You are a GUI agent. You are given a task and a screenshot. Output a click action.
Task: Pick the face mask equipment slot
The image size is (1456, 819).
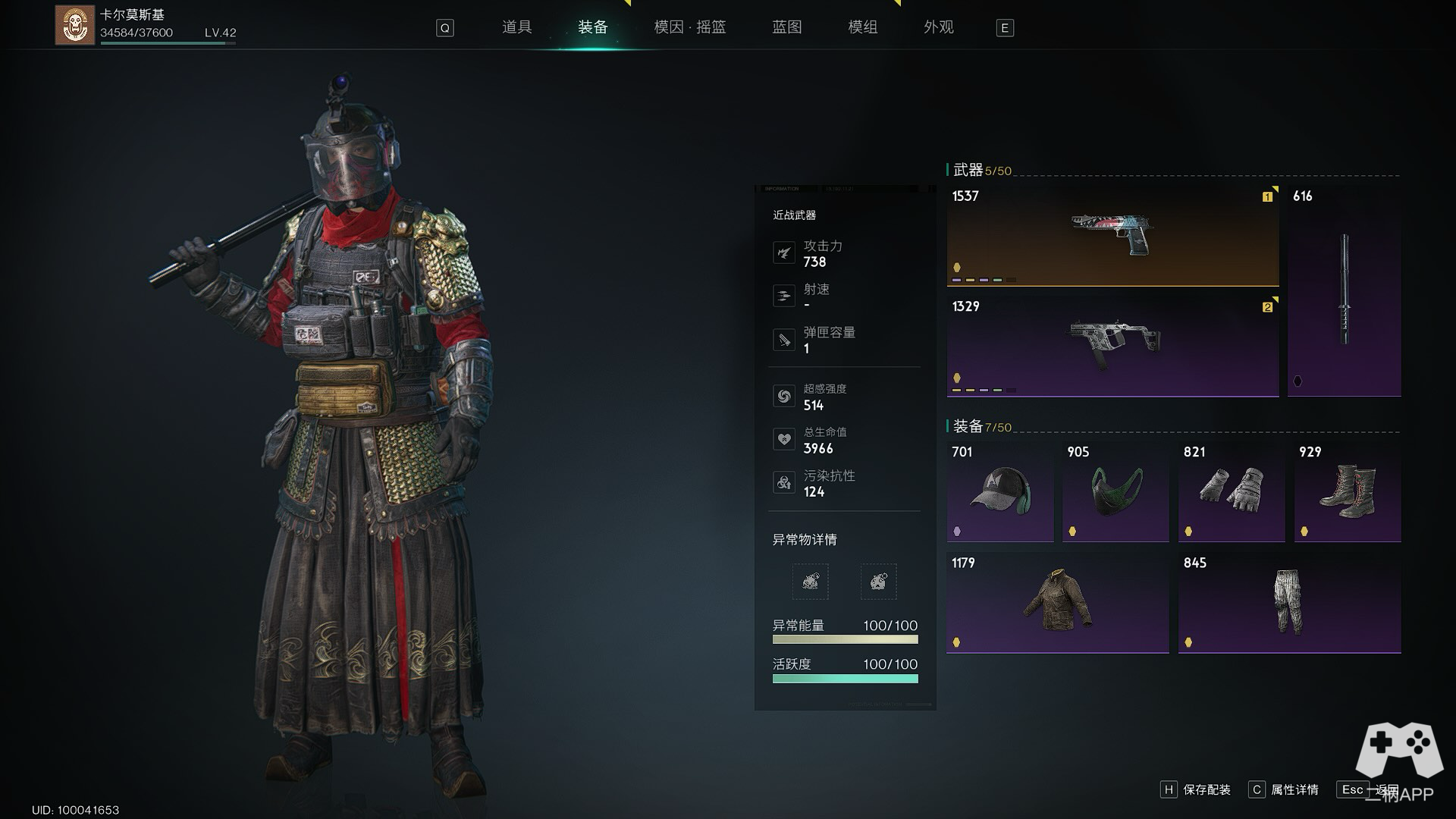[x=1116, y=491]
